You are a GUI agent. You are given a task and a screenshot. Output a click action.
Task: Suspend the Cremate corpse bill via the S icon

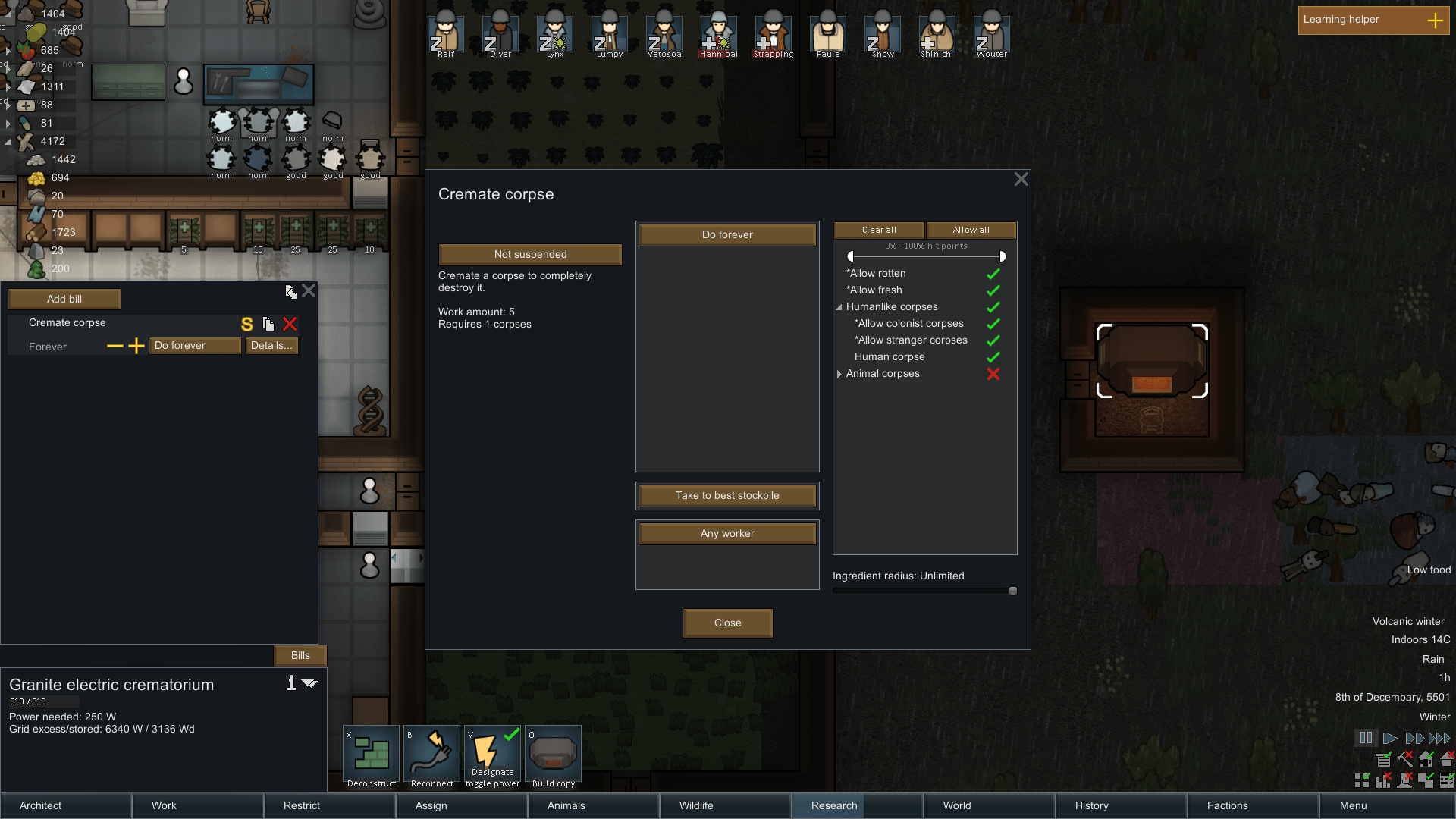[x=246, y=324]
